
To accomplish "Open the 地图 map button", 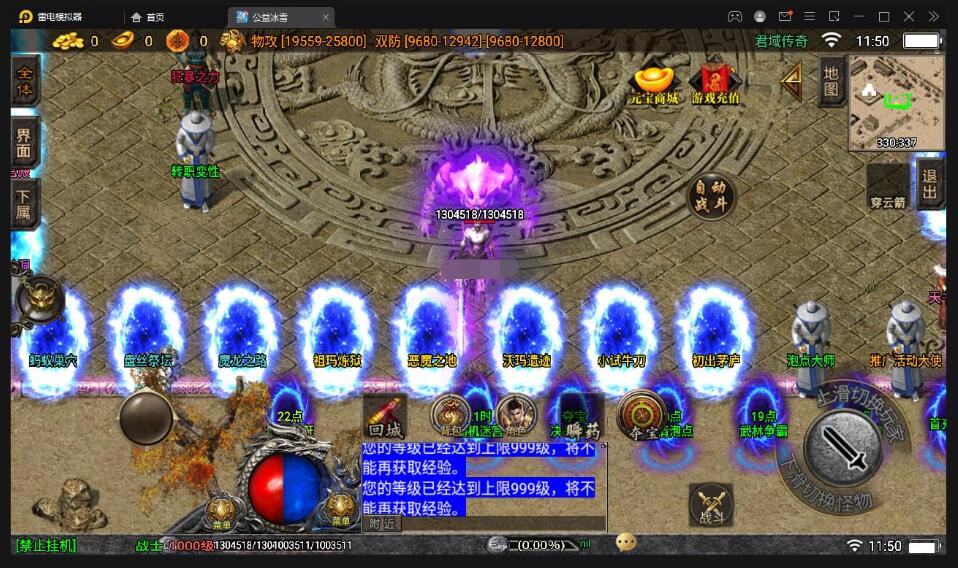I will 830,82.
